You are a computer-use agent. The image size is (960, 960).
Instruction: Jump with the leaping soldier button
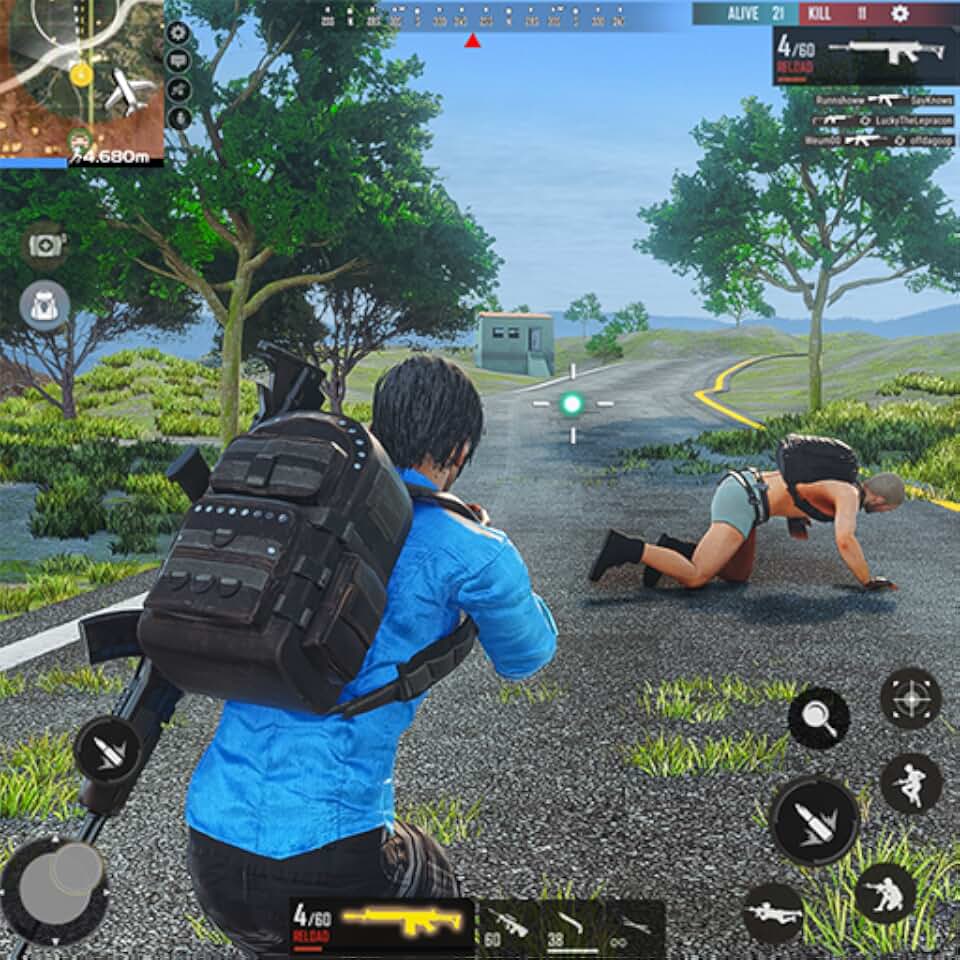coord(911,783)
